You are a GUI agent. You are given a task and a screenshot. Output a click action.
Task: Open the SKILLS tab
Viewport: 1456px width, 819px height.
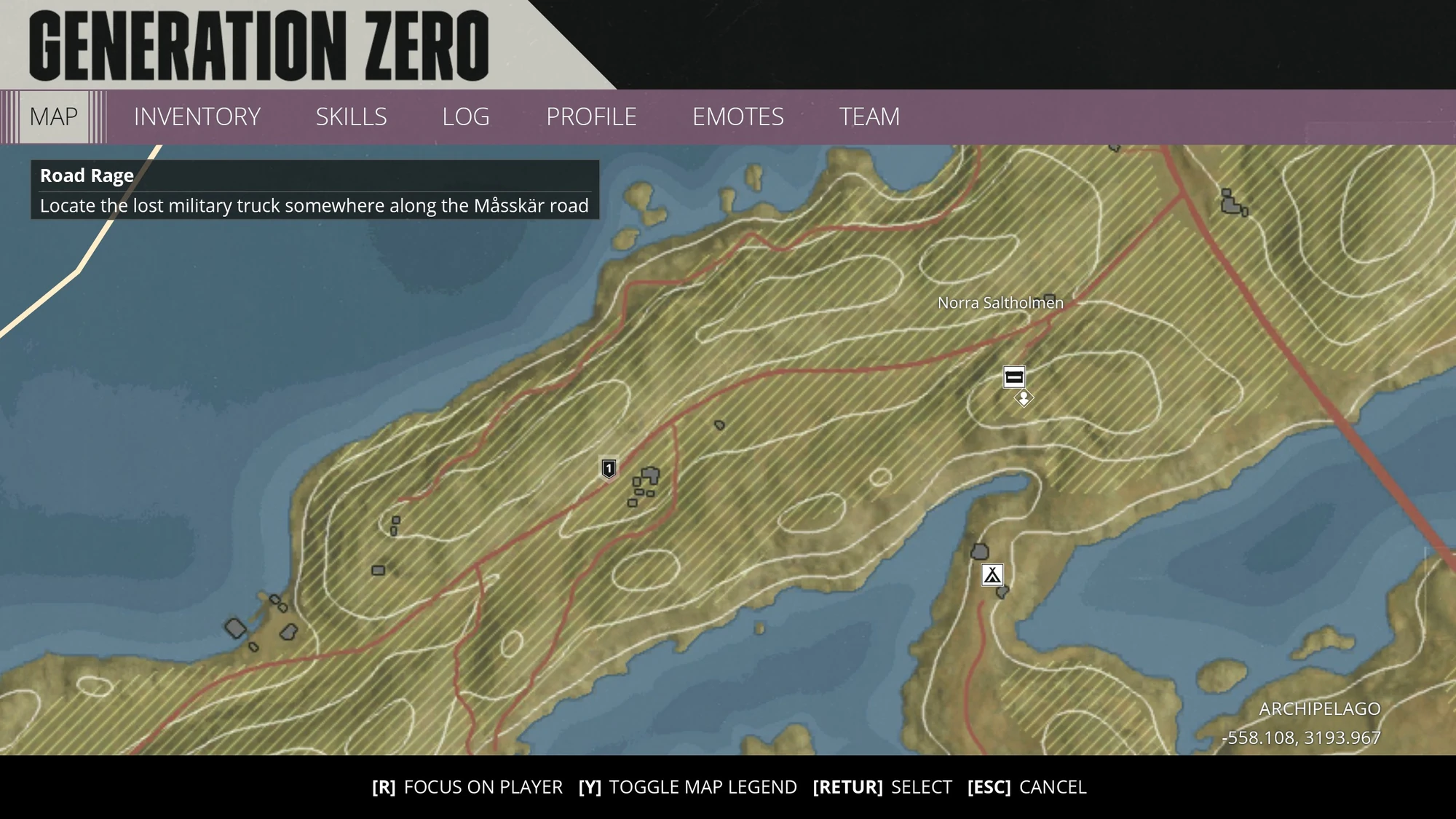(x=351, y=116)
